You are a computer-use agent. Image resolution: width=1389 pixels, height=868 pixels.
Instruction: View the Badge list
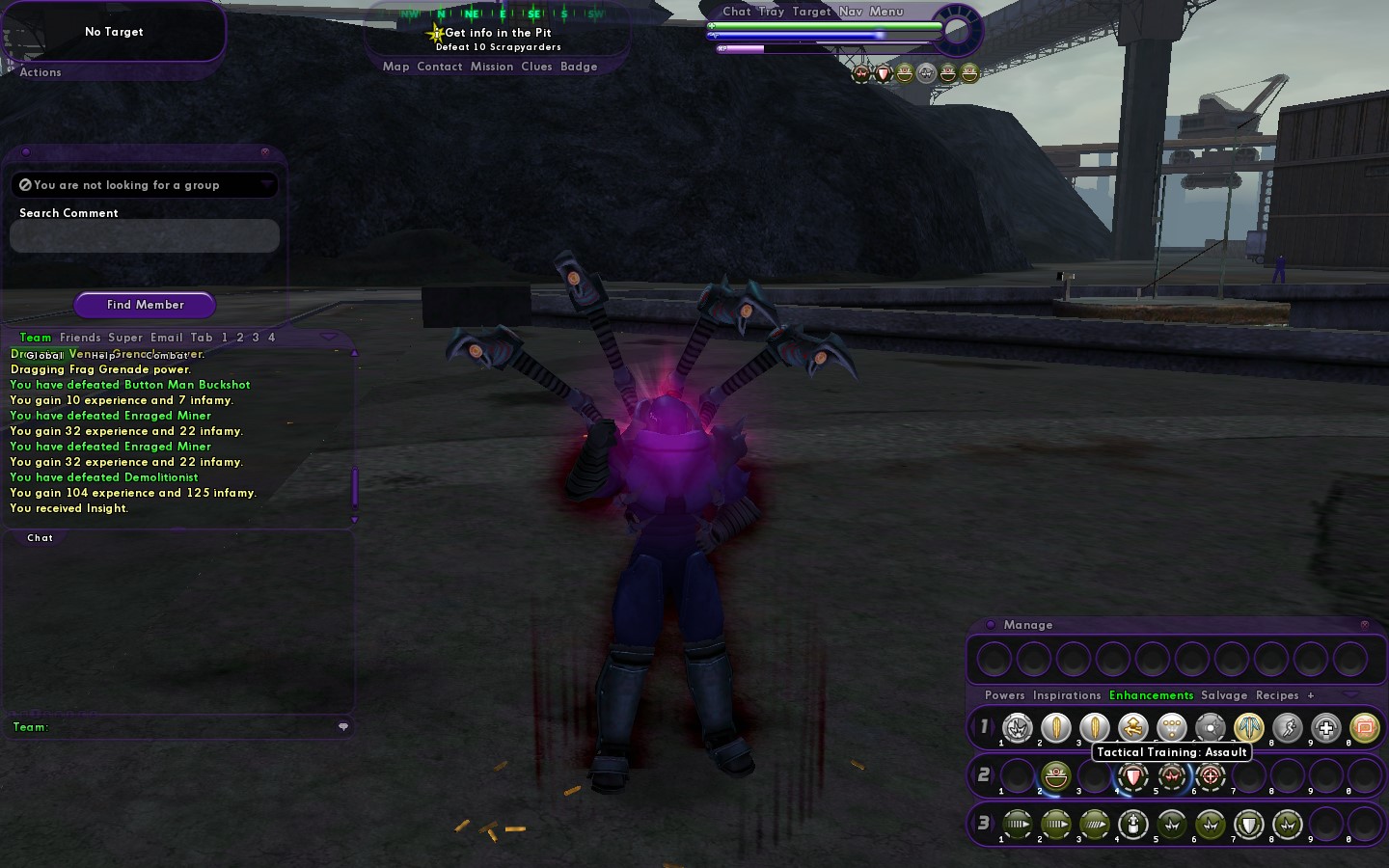click(579, 67)
